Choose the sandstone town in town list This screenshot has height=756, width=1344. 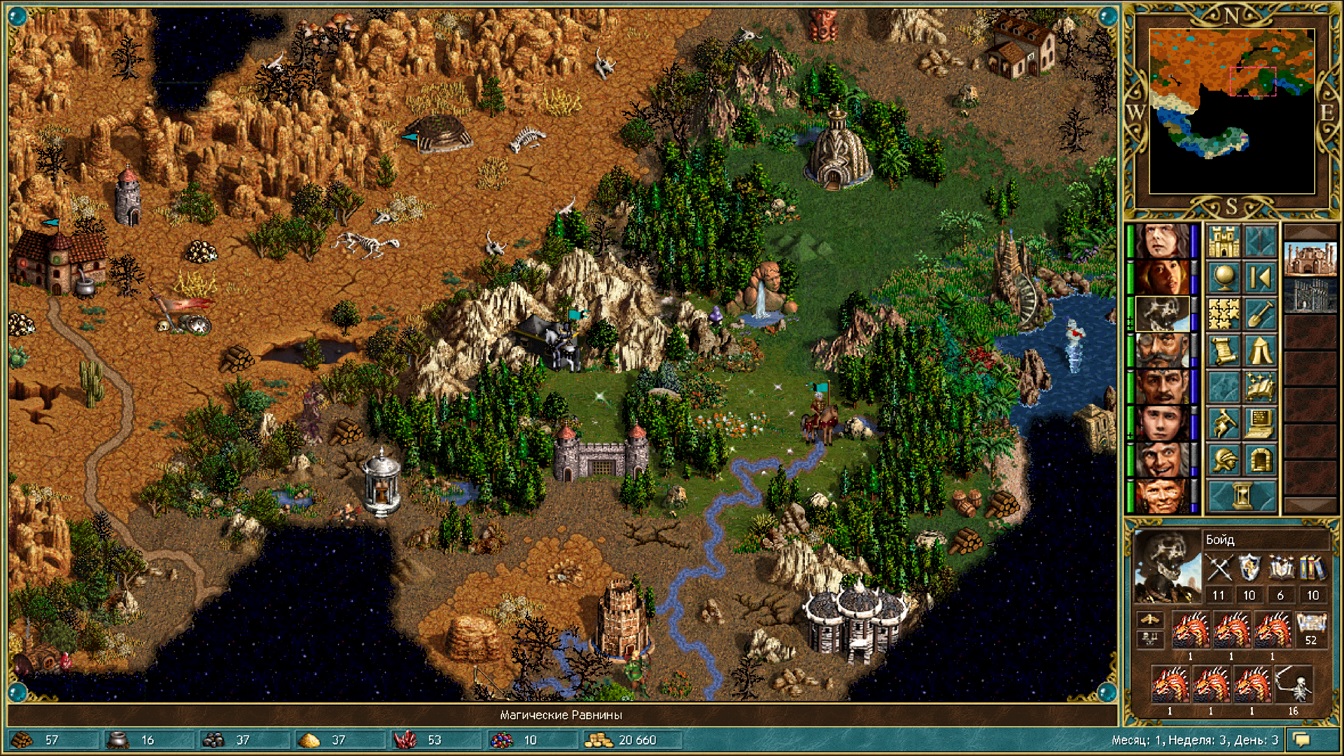1308,260
